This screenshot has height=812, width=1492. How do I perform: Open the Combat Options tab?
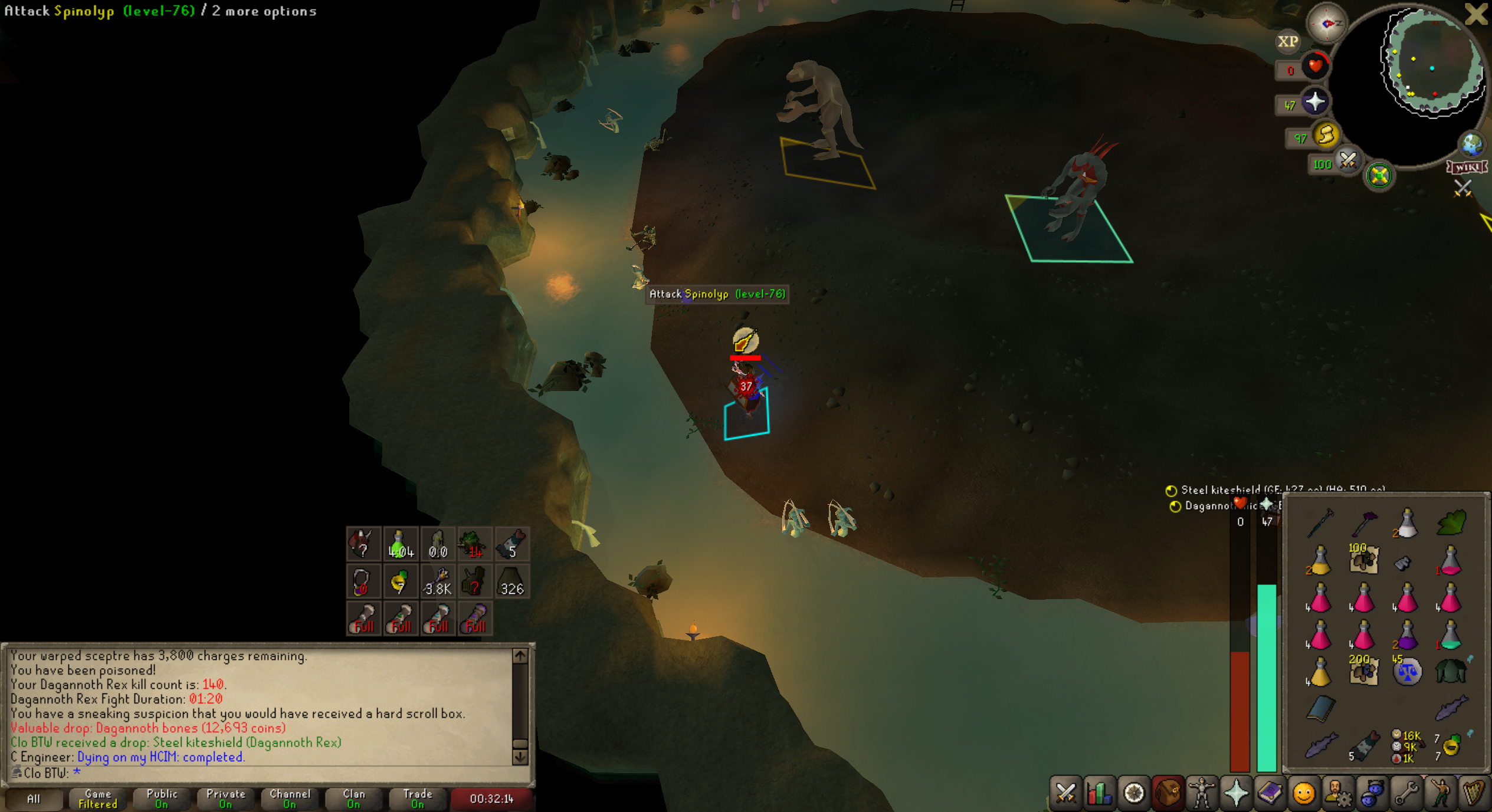(1065, 793)
